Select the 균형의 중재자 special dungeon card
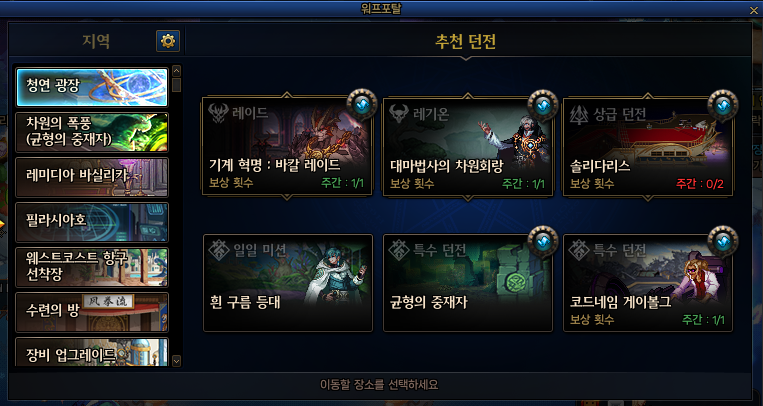The height and width of the screenshot is (406, 763). (468, 283)
